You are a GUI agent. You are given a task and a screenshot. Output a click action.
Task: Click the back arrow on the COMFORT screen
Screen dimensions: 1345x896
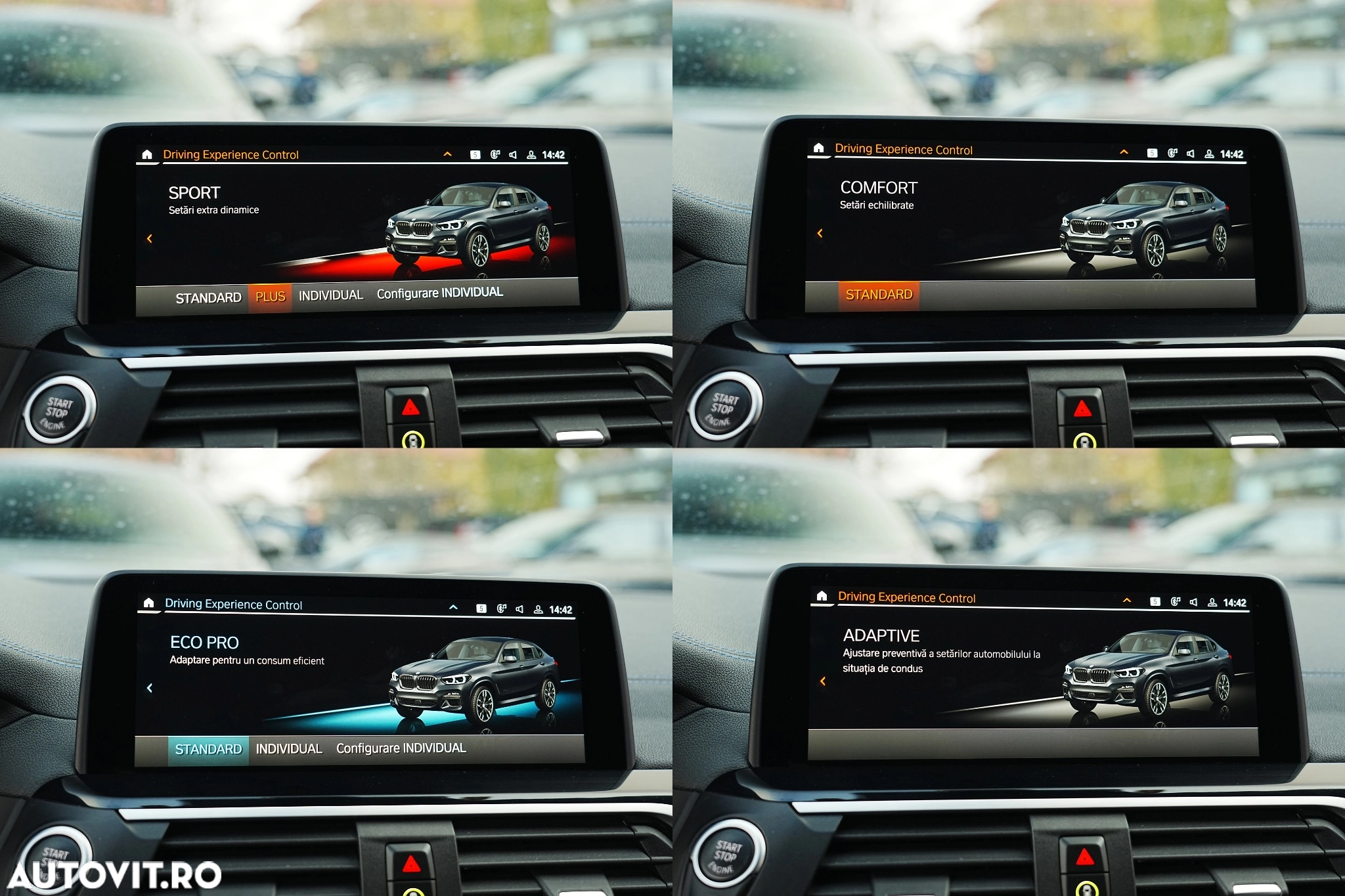pyautogui.click(x=820, y=233)
